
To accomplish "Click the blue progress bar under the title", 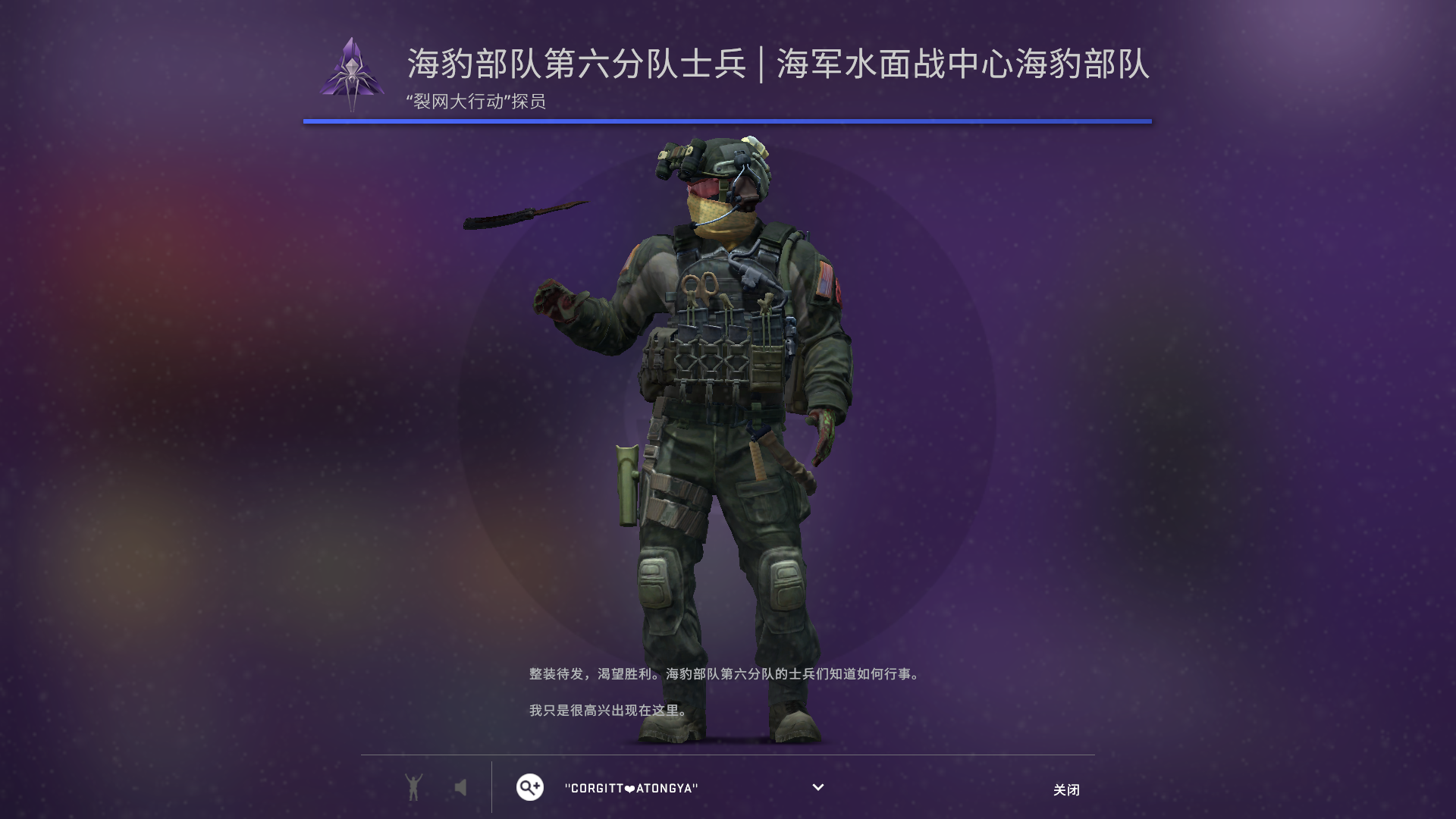I will tap(728, 119).
